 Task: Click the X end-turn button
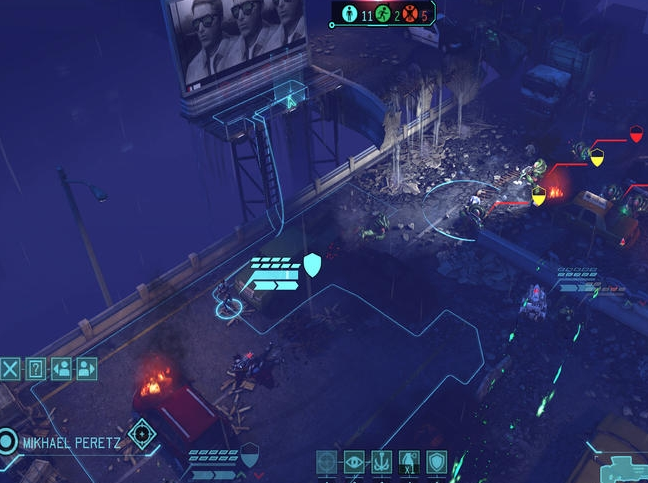(10, 368)
